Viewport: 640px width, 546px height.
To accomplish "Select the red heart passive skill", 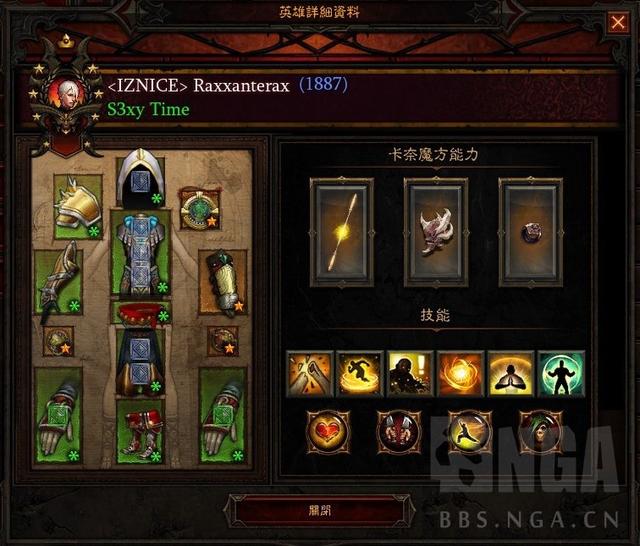I will [x=327, y=432].
